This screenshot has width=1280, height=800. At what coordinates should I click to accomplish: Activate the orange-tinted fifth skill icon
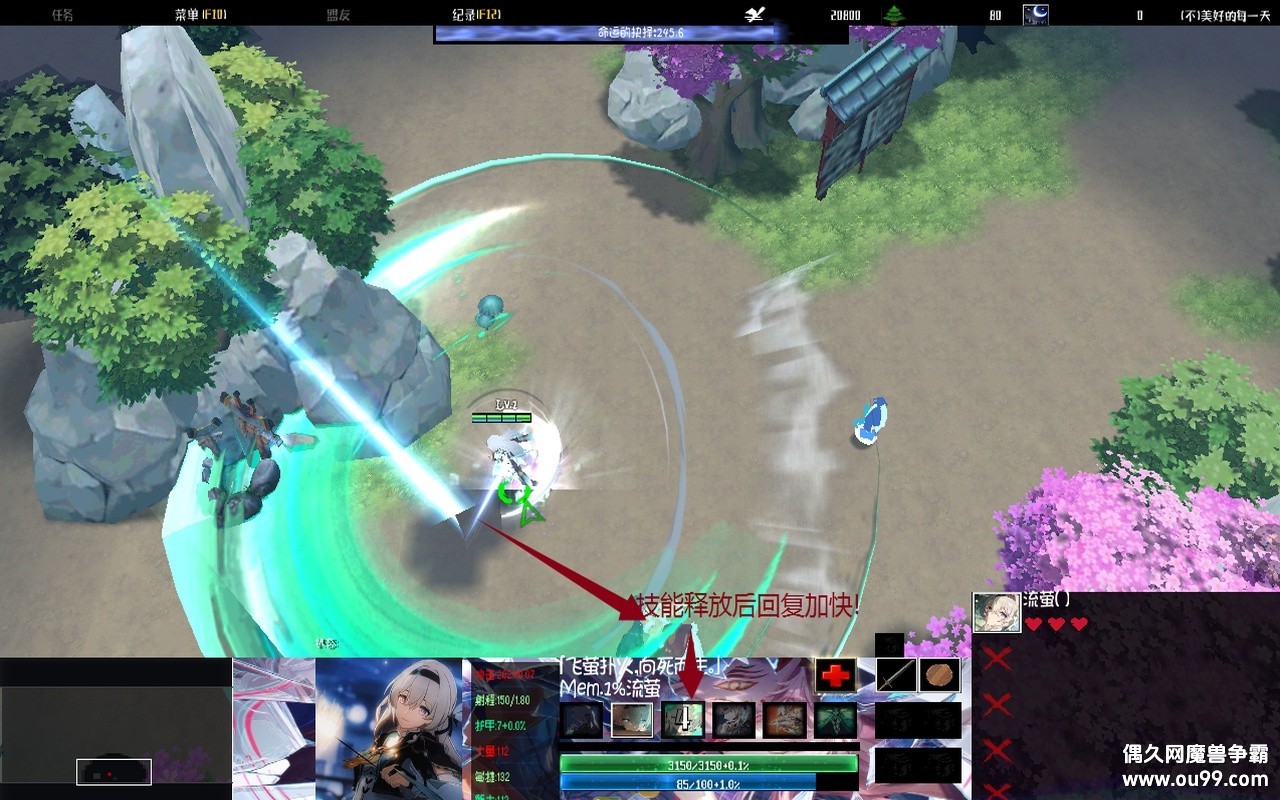point(784,719)
